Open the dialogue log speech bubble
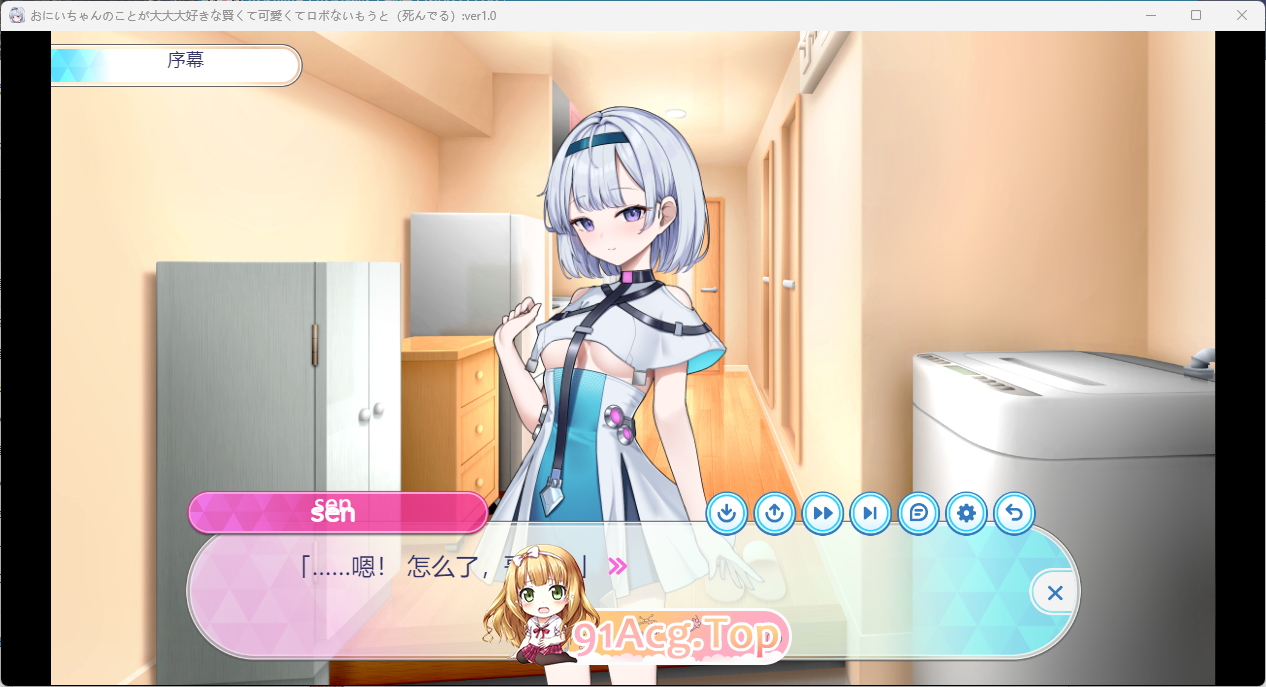This screenshot has height=687, width=1266. [919, 514]
